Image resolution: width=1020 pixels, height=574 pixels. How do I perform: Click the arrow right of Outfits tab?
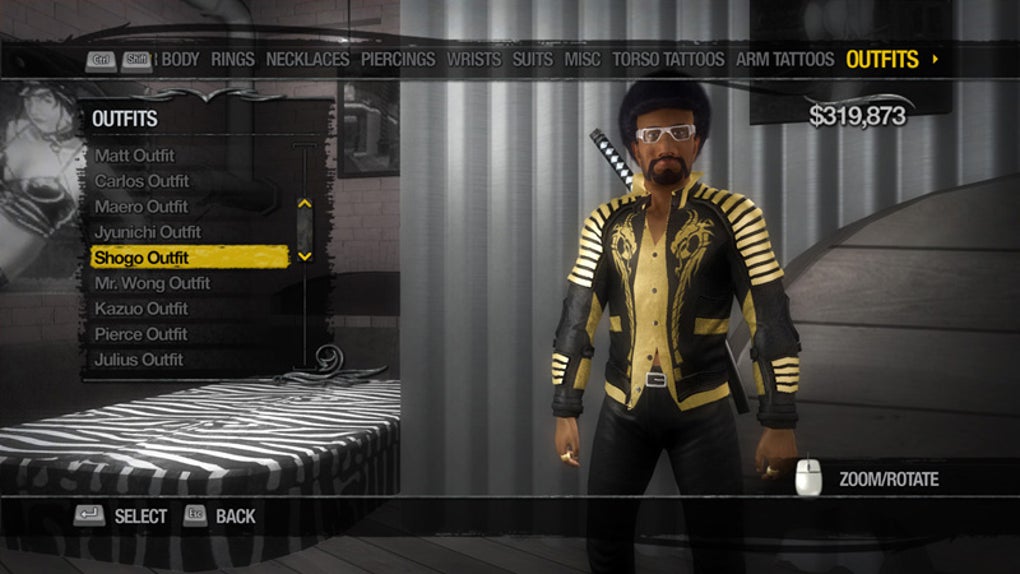(935, 59)
